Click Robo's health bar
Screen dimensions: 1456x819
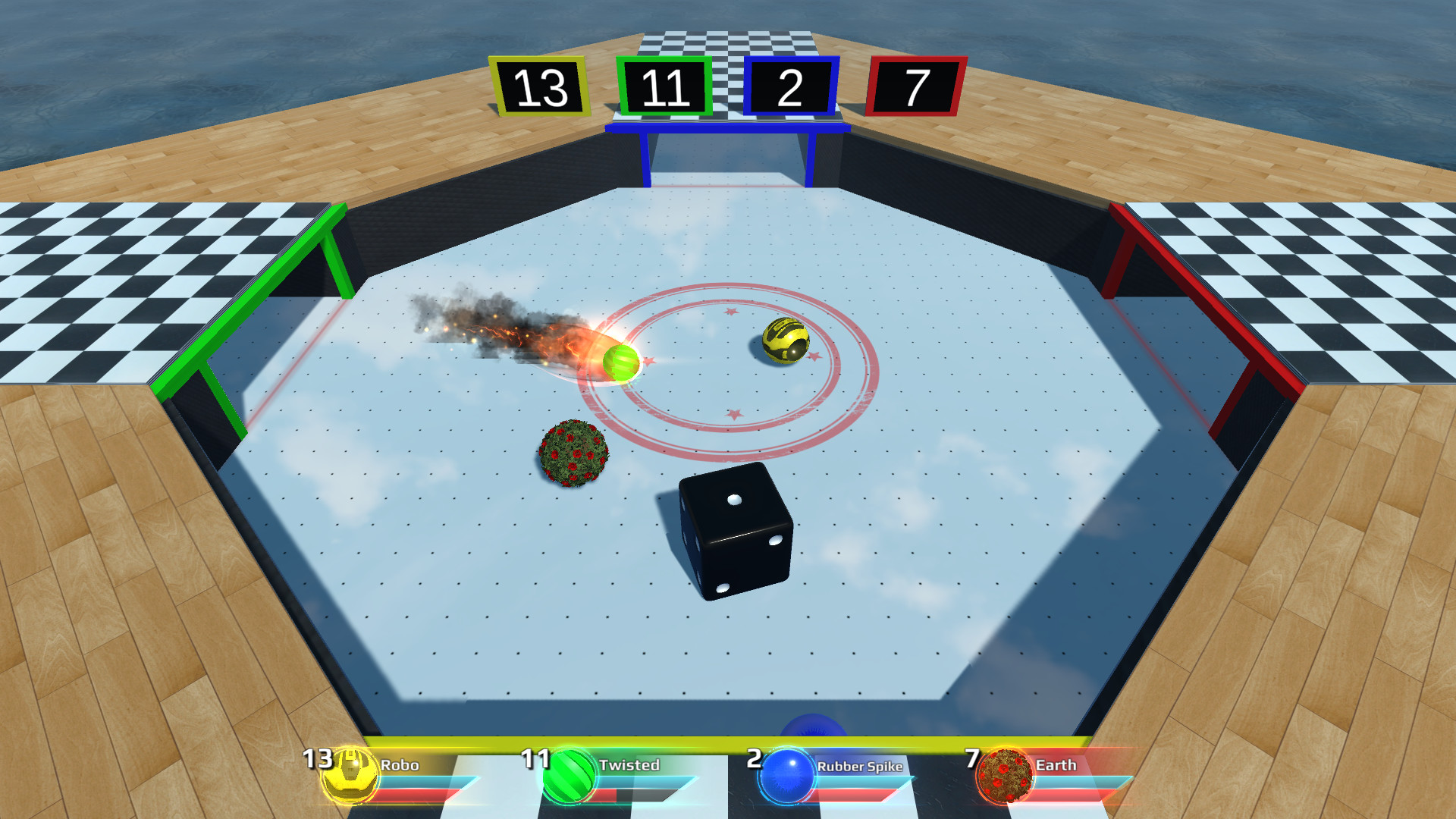425,792
